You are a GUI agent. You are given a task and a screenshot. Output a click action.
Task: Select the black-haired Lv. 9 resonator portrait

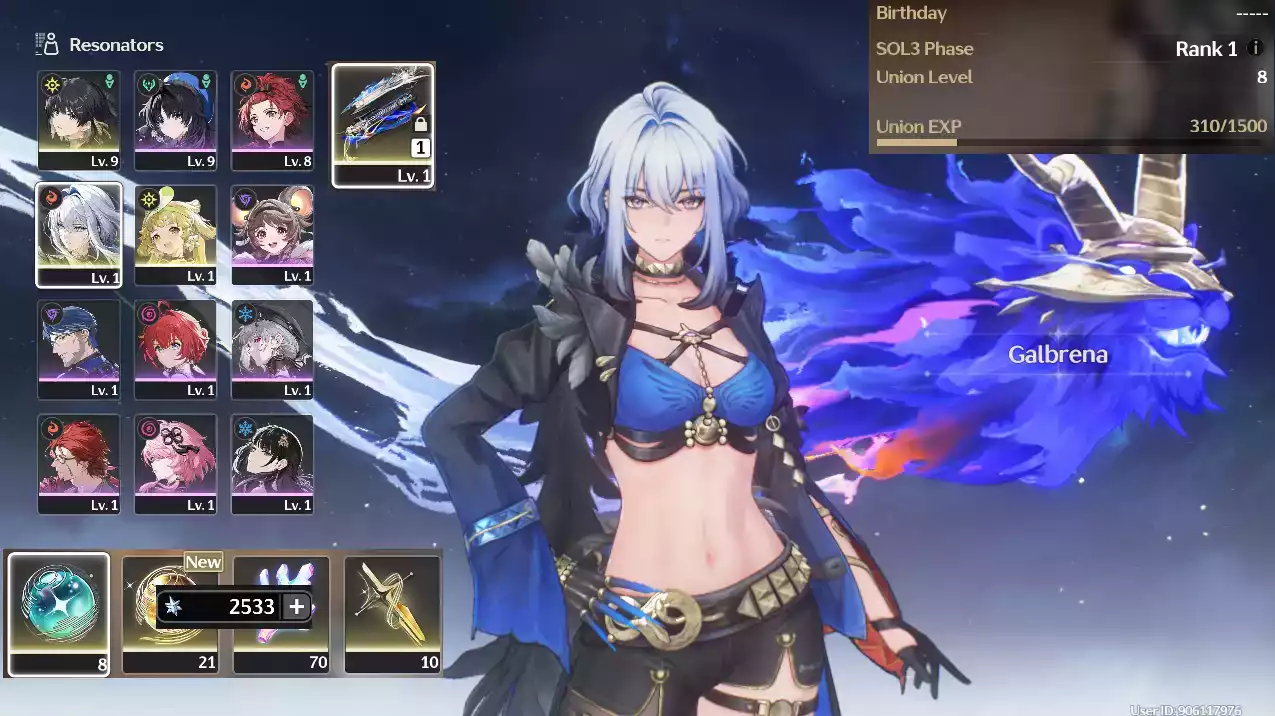(79, 118)
